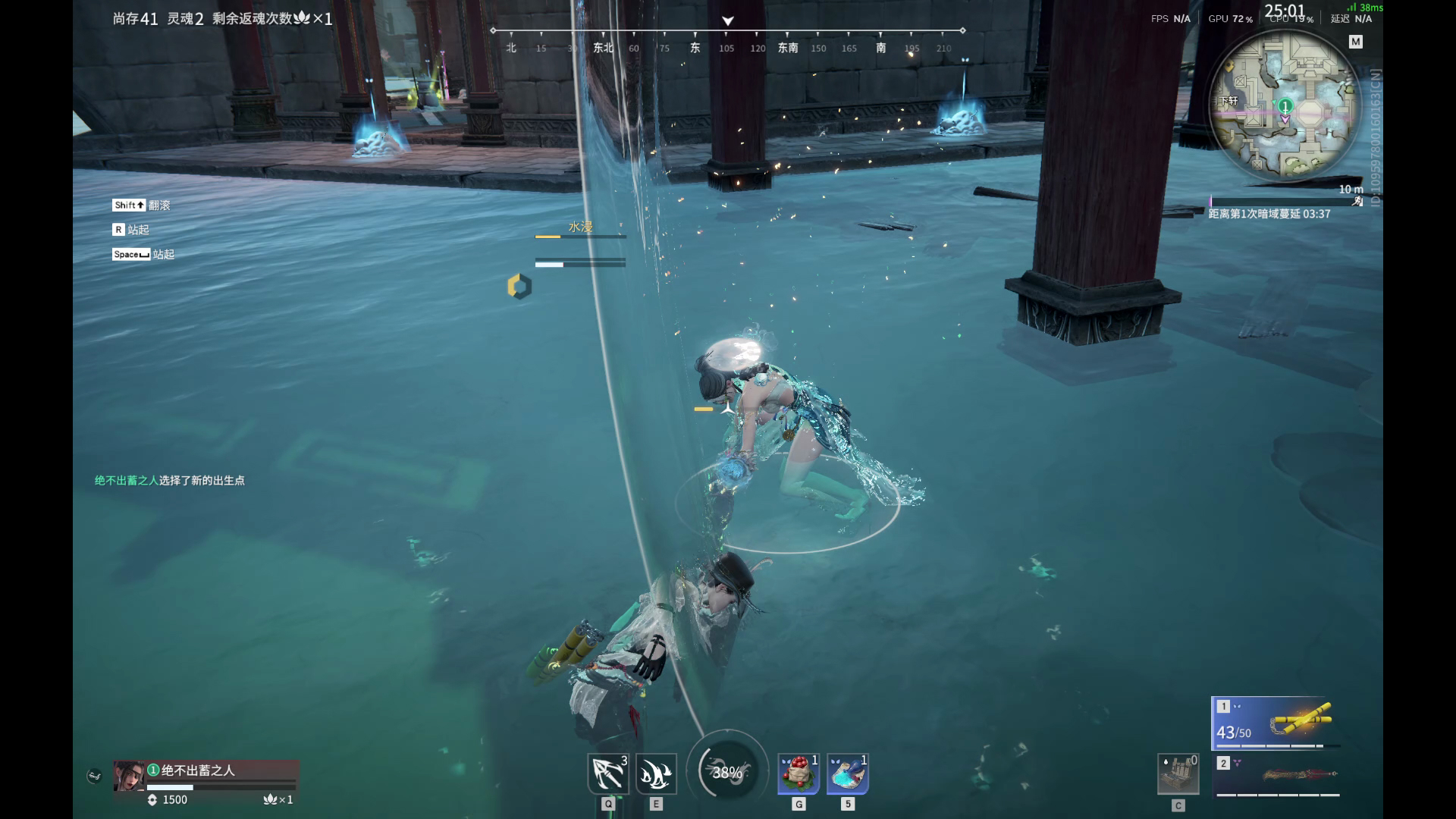This screenshot has height=819, width=1456.
Task: Activate the flame skill icon
Action: pos(656,773)
